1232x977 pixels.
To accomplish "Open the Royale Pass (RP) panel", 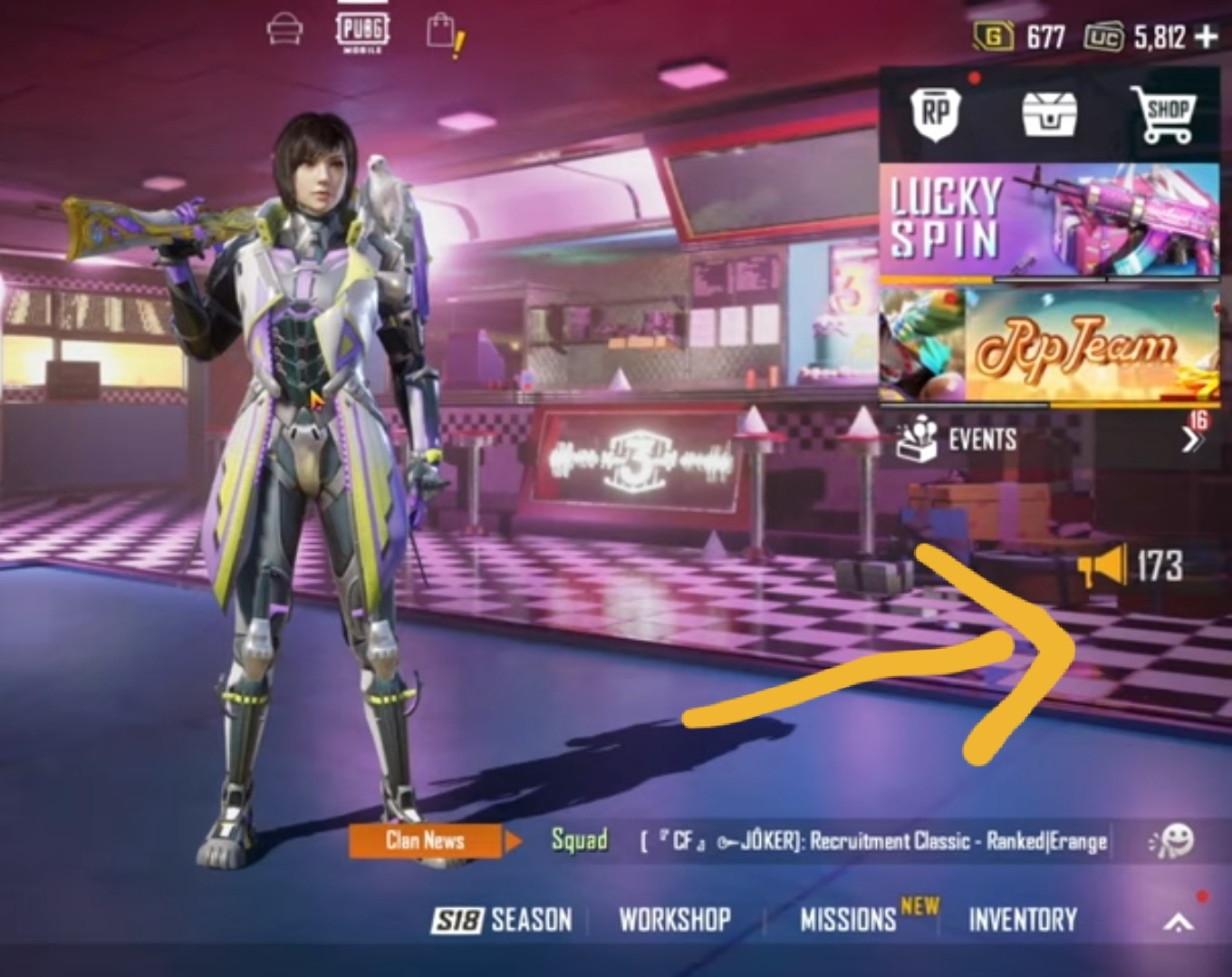I will tap(938, 111).
